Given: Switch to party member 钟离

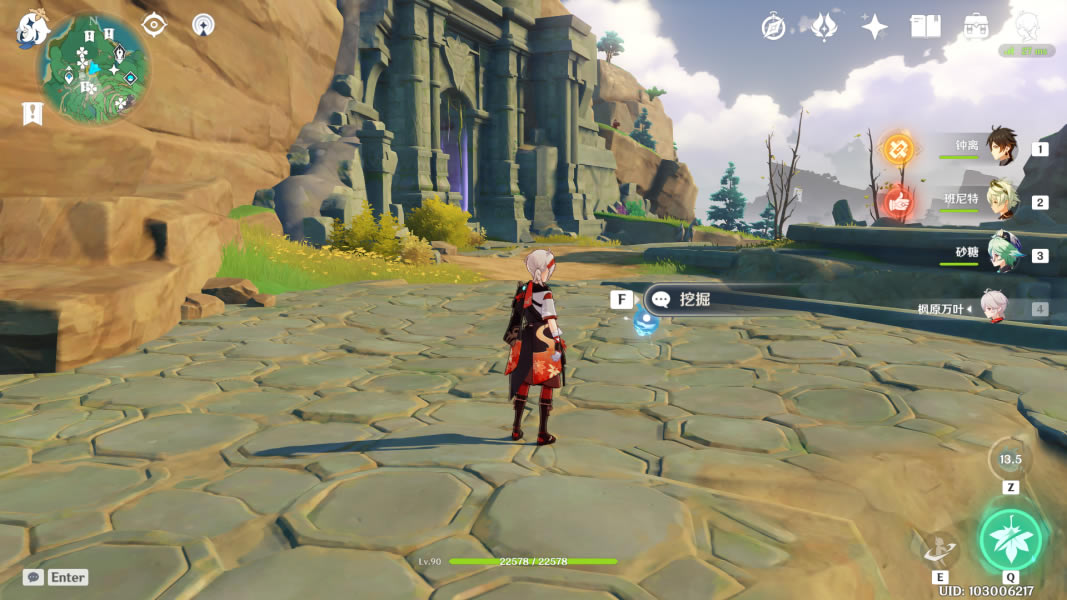Looking at the screenshot, I should (1001, 147).
